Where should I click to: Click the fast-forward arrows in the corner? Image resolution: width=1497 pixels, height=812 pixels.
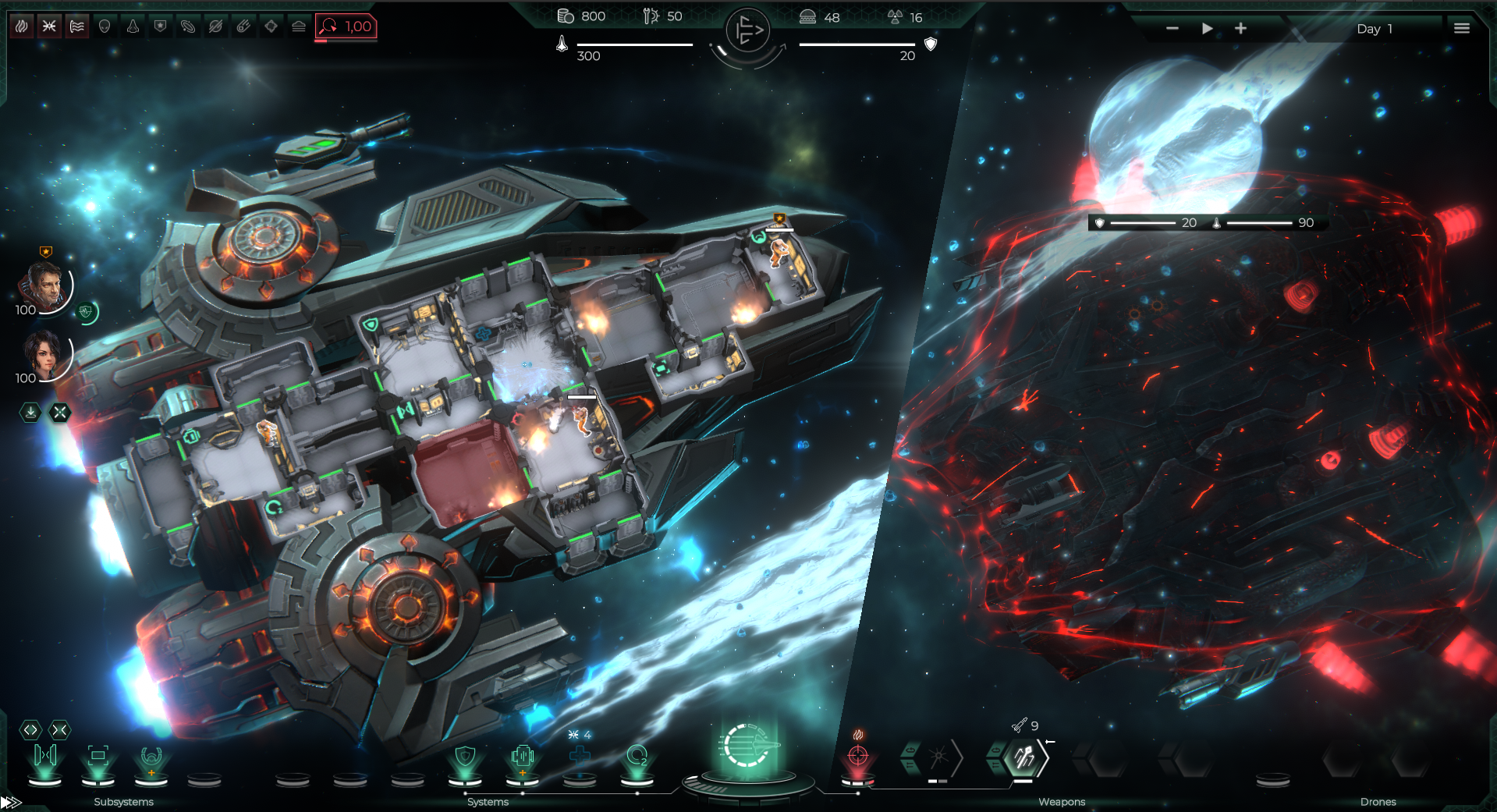pyautogui.click(x=11, y=802)
